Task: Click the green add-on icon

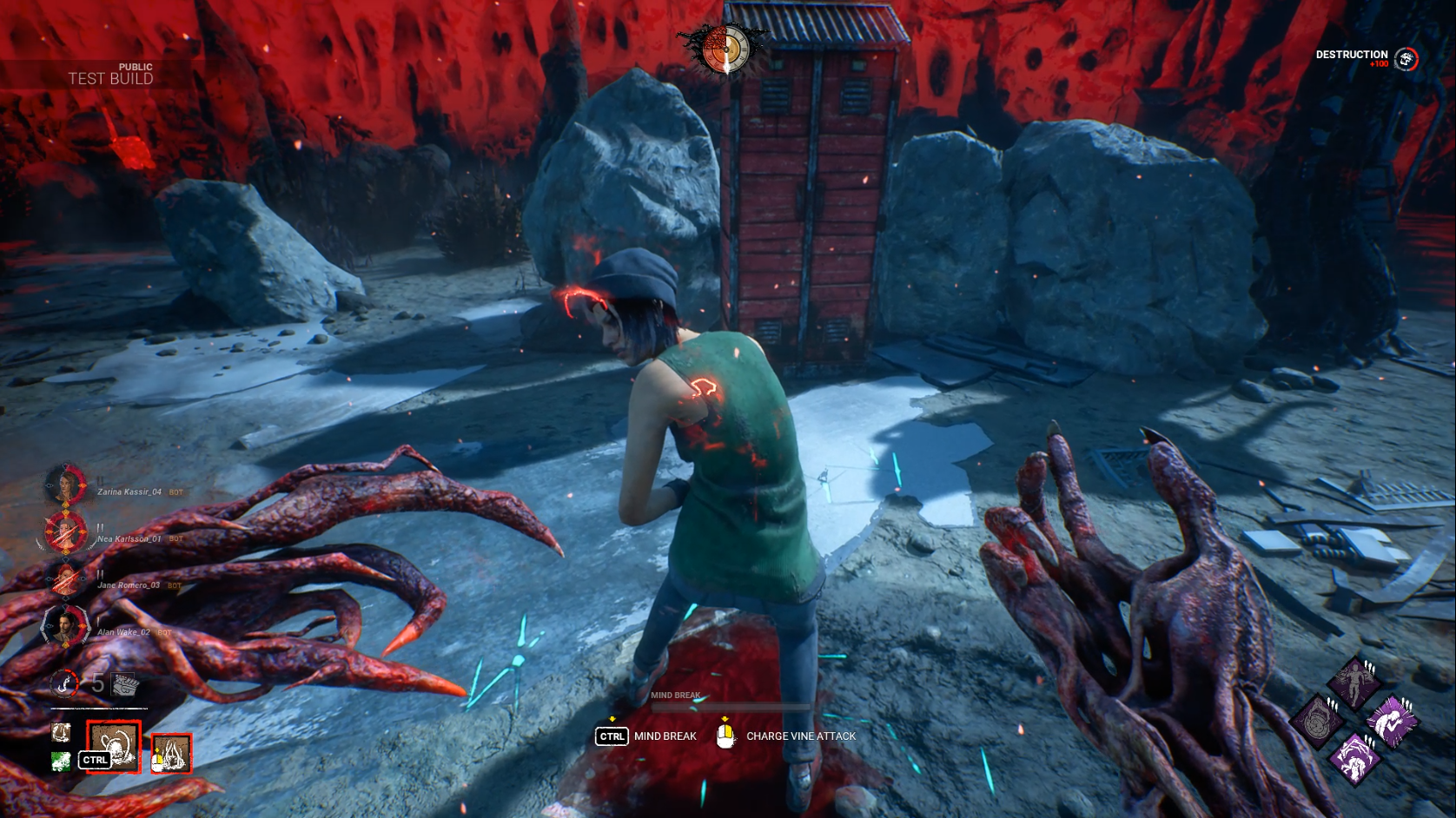Action: [60, 762]
